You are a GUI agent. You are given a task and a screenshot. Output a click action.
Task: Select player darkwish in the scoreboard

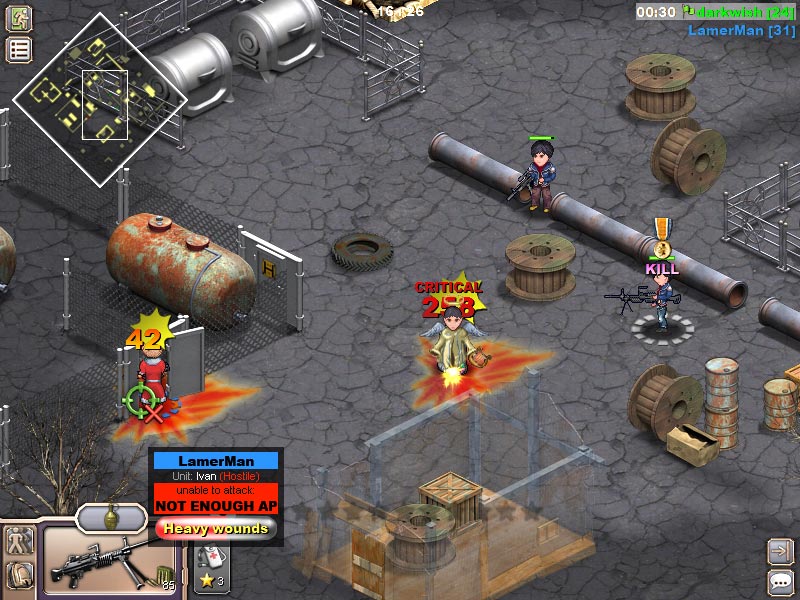click(739, 12)
